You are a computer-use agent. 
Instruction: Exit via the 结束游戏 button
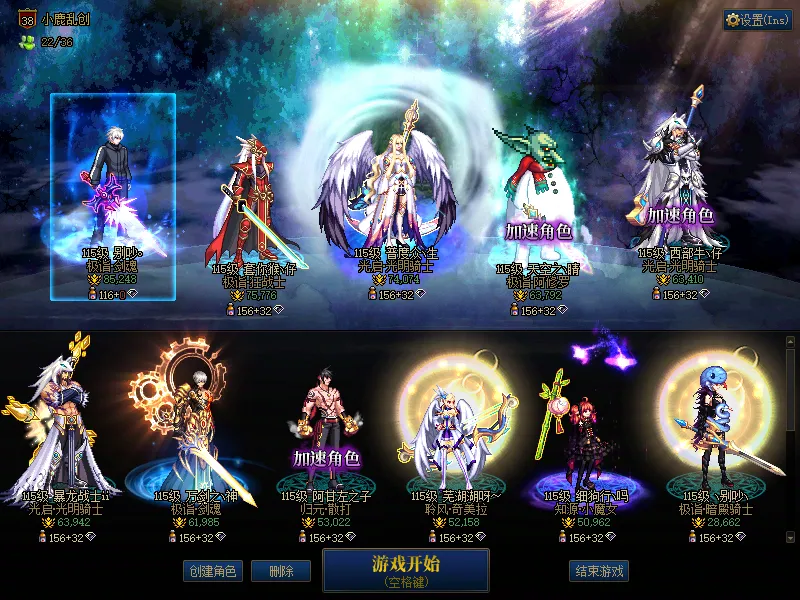[599, 571]
